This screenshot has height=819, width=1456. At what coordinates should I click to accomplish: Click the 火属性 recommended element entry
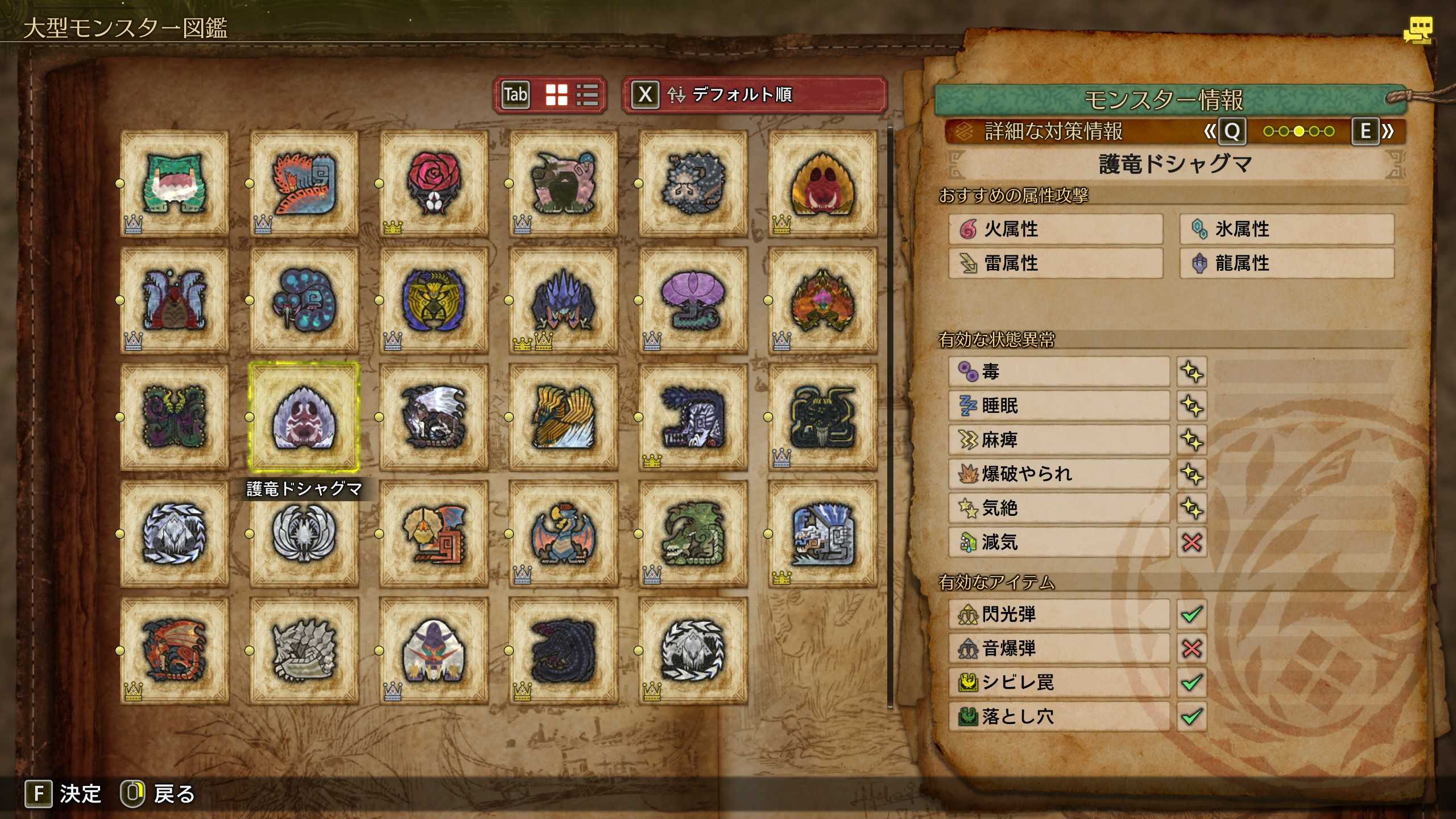pyautogui.click(x=1056, y=229)
